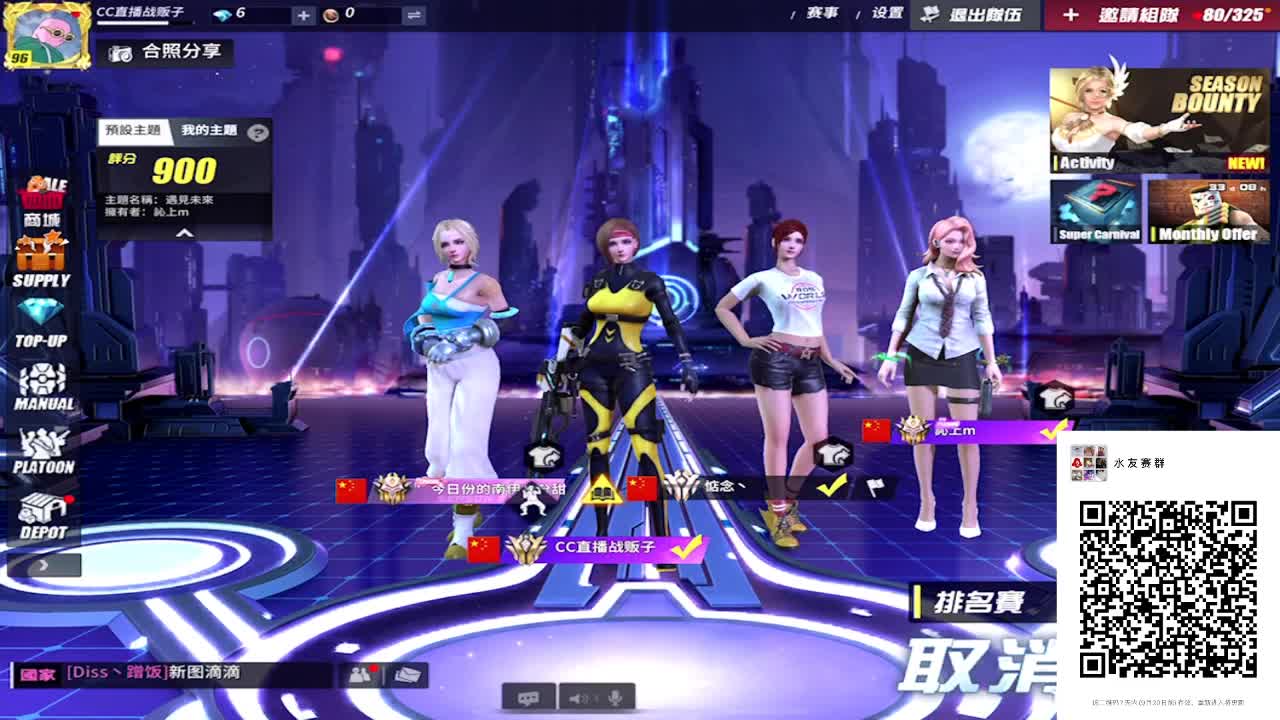This screenshot has width=1280, height=720.
Task: Open the chat bubble icon at bottom
Action: [x=527, y=699]
